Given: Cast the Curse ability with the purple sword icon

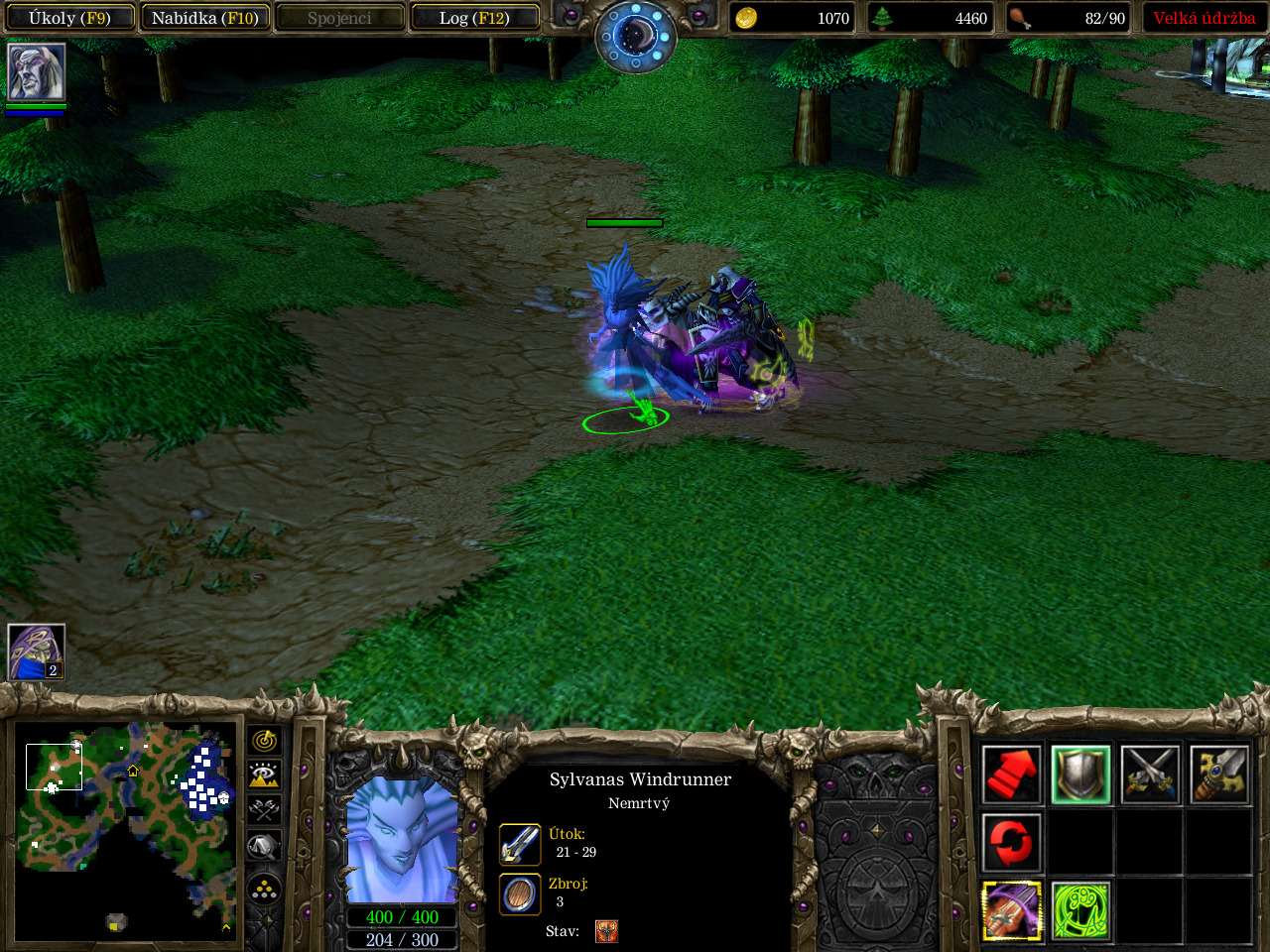Looking at the screenshot, I should click(1011, 910).
